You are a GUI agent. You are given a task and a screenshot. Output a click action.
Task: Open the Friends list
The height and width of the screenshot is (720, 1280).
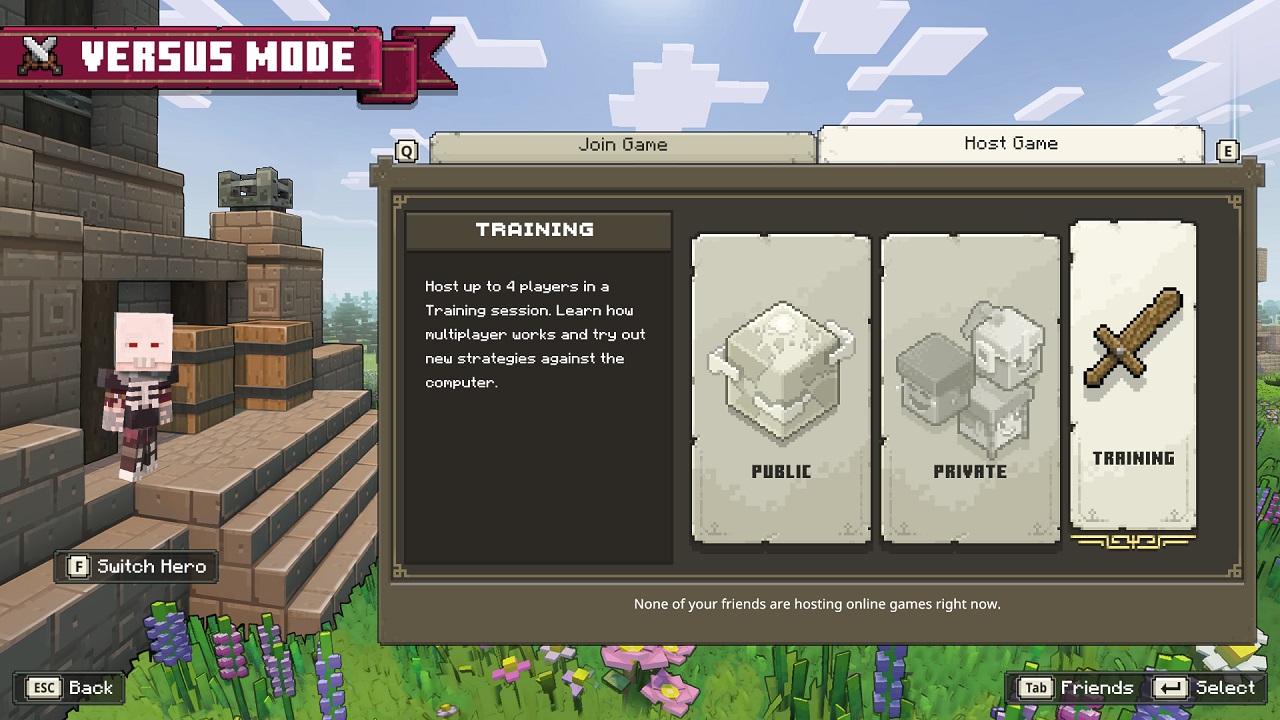pyautogui.click(x=1096, y=688)
